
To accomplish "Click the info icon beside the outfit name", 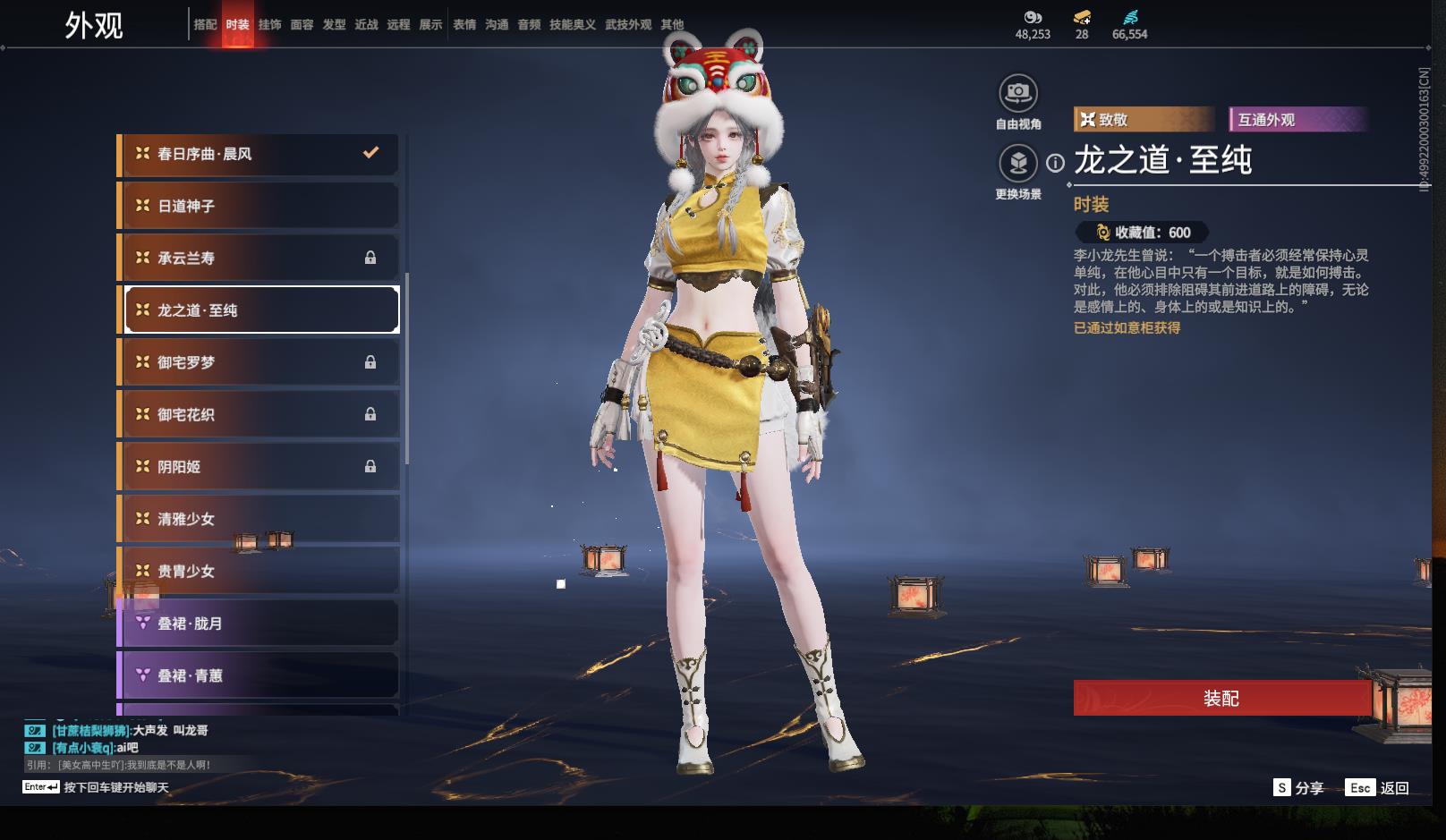I will click(x=1056, y=163).
